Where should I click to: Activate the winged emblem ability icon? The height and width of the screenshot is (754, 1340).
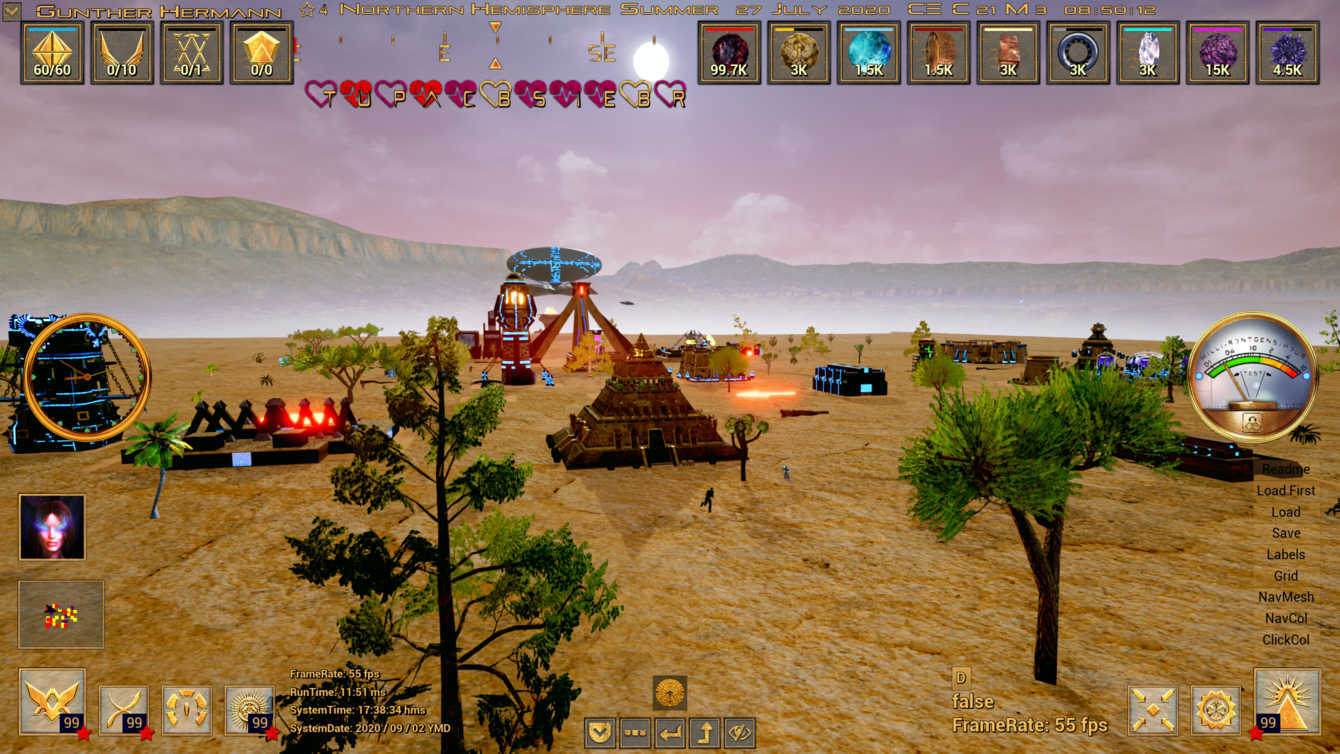click(x=52, y=702)
